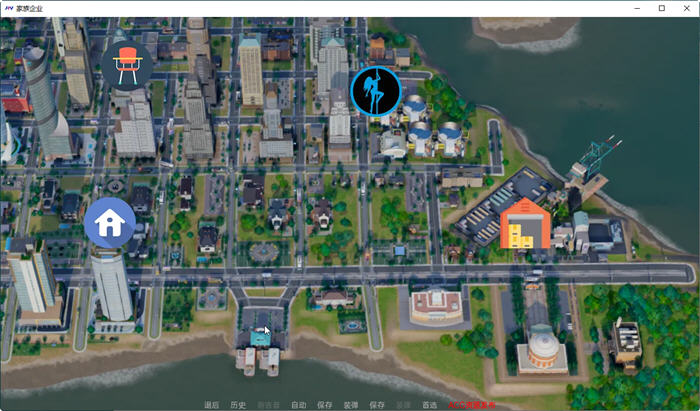Visit the orange warehouse location icon

point(525,223)
